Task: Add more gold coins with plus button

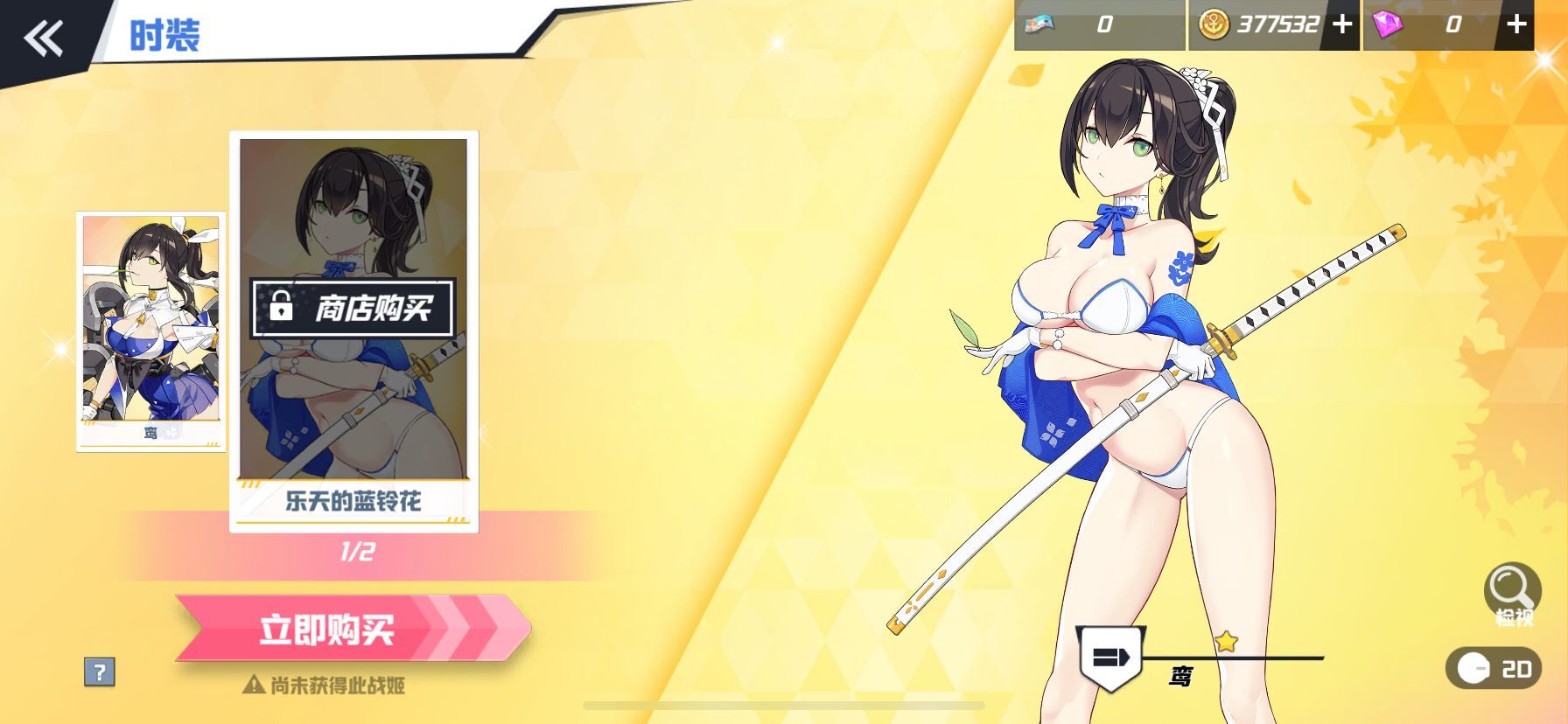Action: click(x=1341, y=25)
